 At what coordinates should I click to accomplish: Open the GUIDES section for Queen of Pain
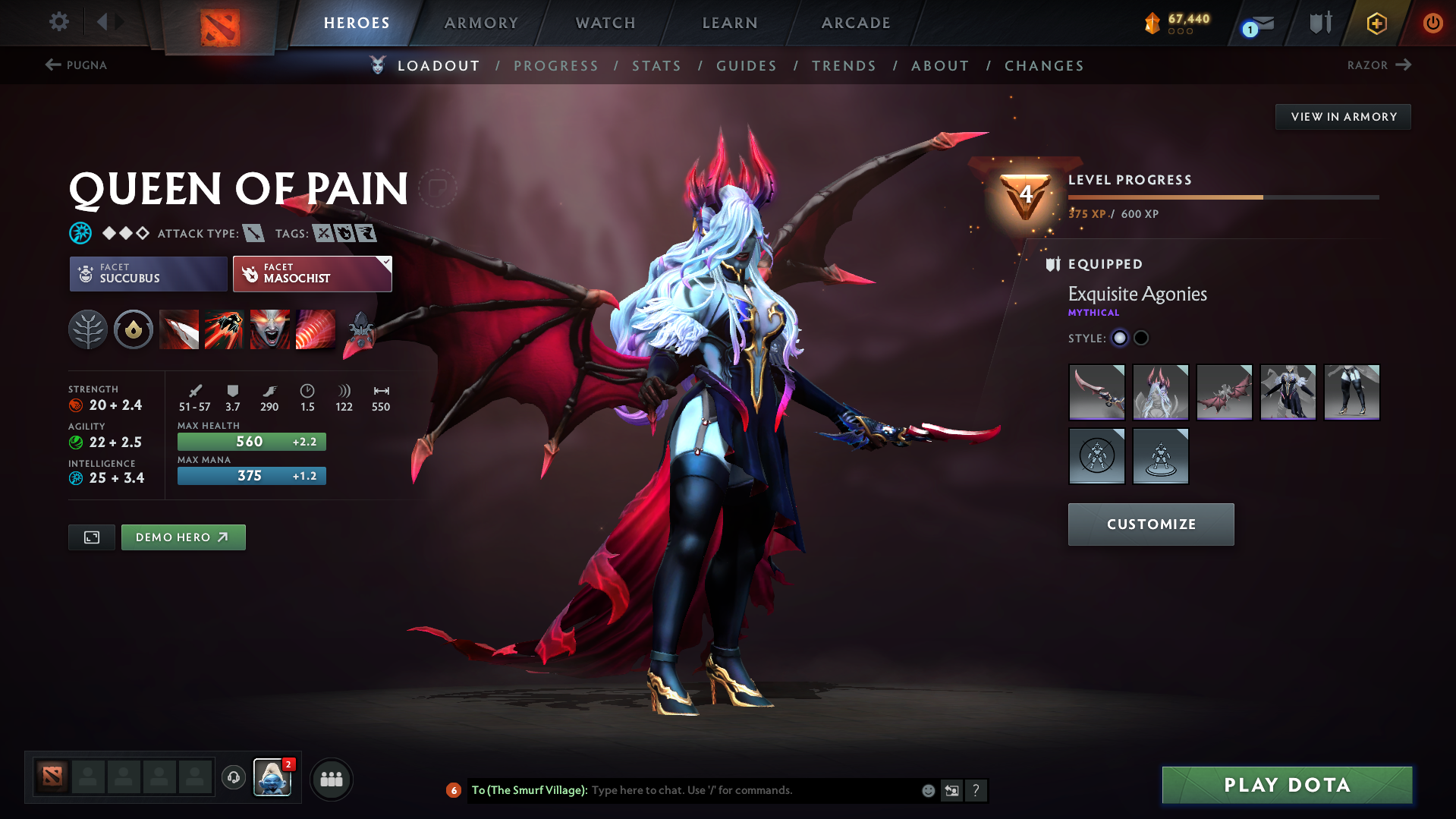pyautogui.click(x=746, y=65)
